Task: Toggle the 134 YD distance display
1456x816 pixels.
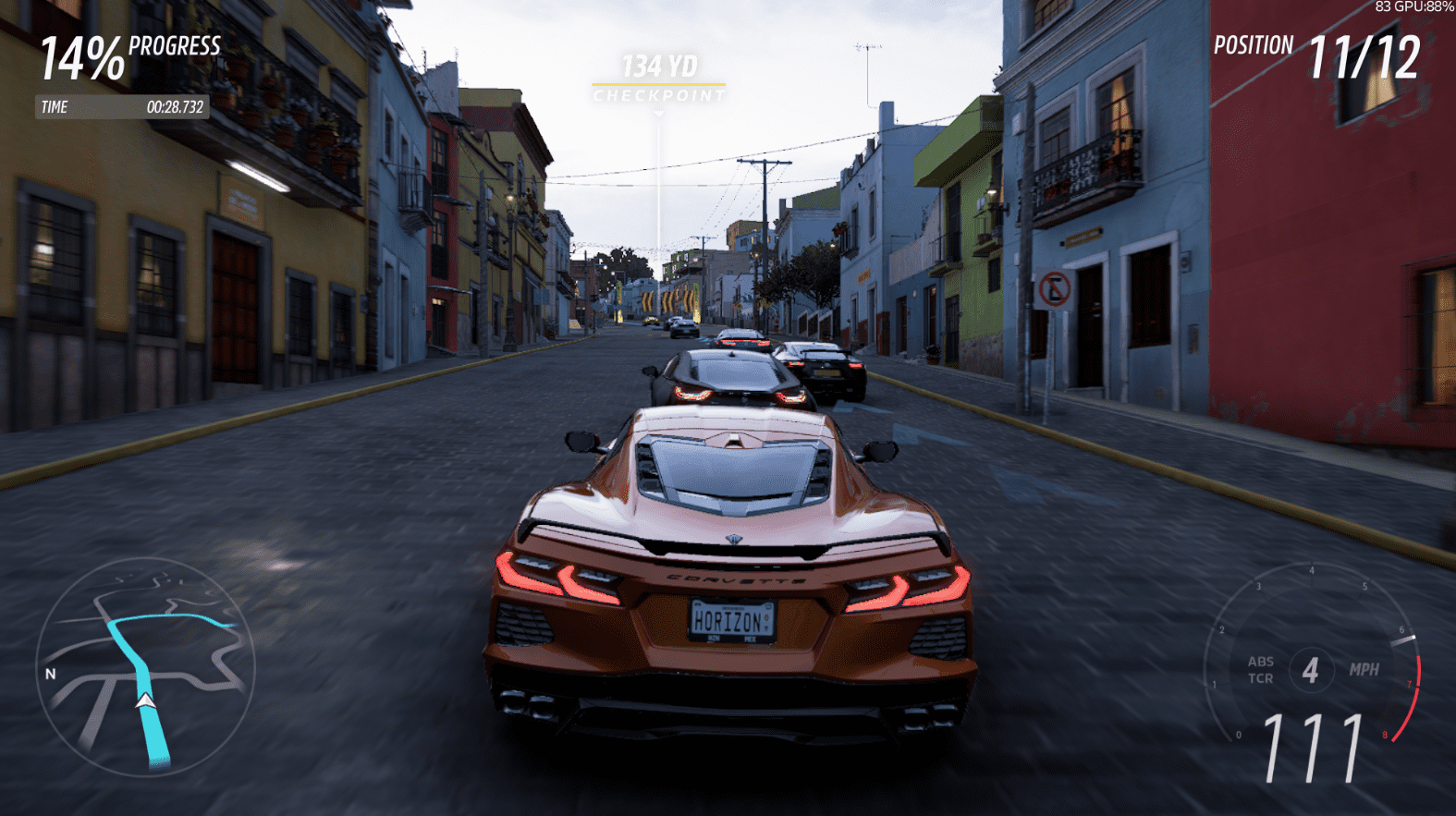Action: (x=658, y=65)
